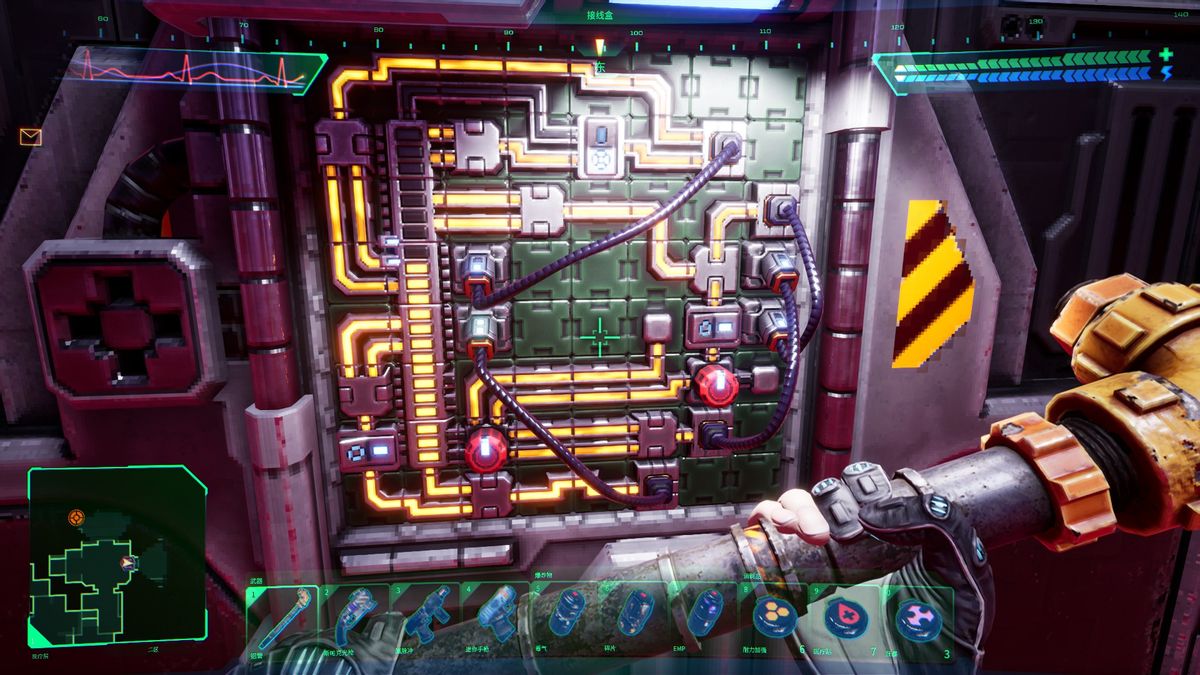Screen dimensions: 1200x675
Task: Switch to the Minipistol slot
Action: [x=497, y=614]
